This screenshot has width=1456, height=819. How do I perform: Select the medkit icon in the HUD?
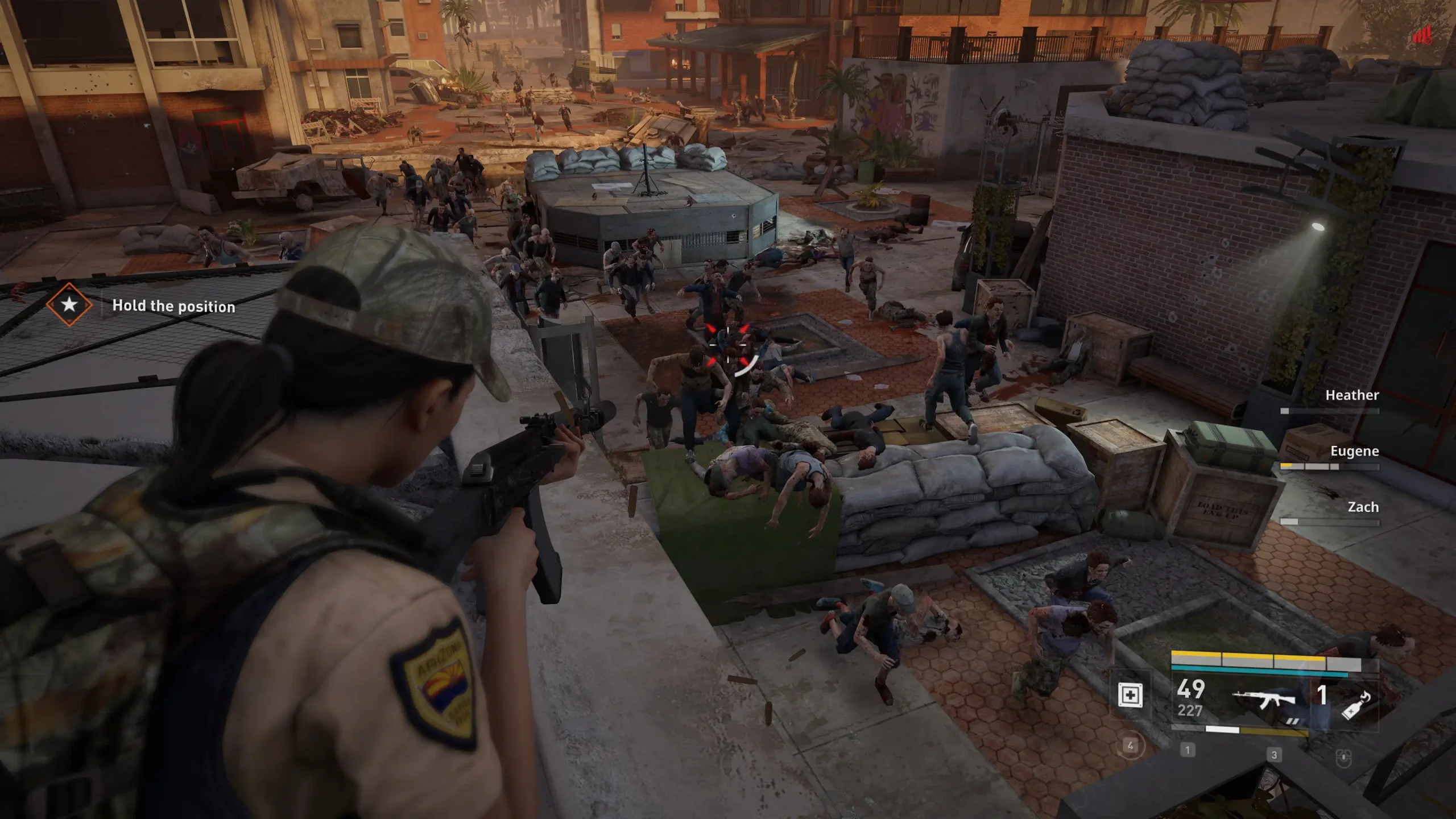click(x=1130, y=694)
